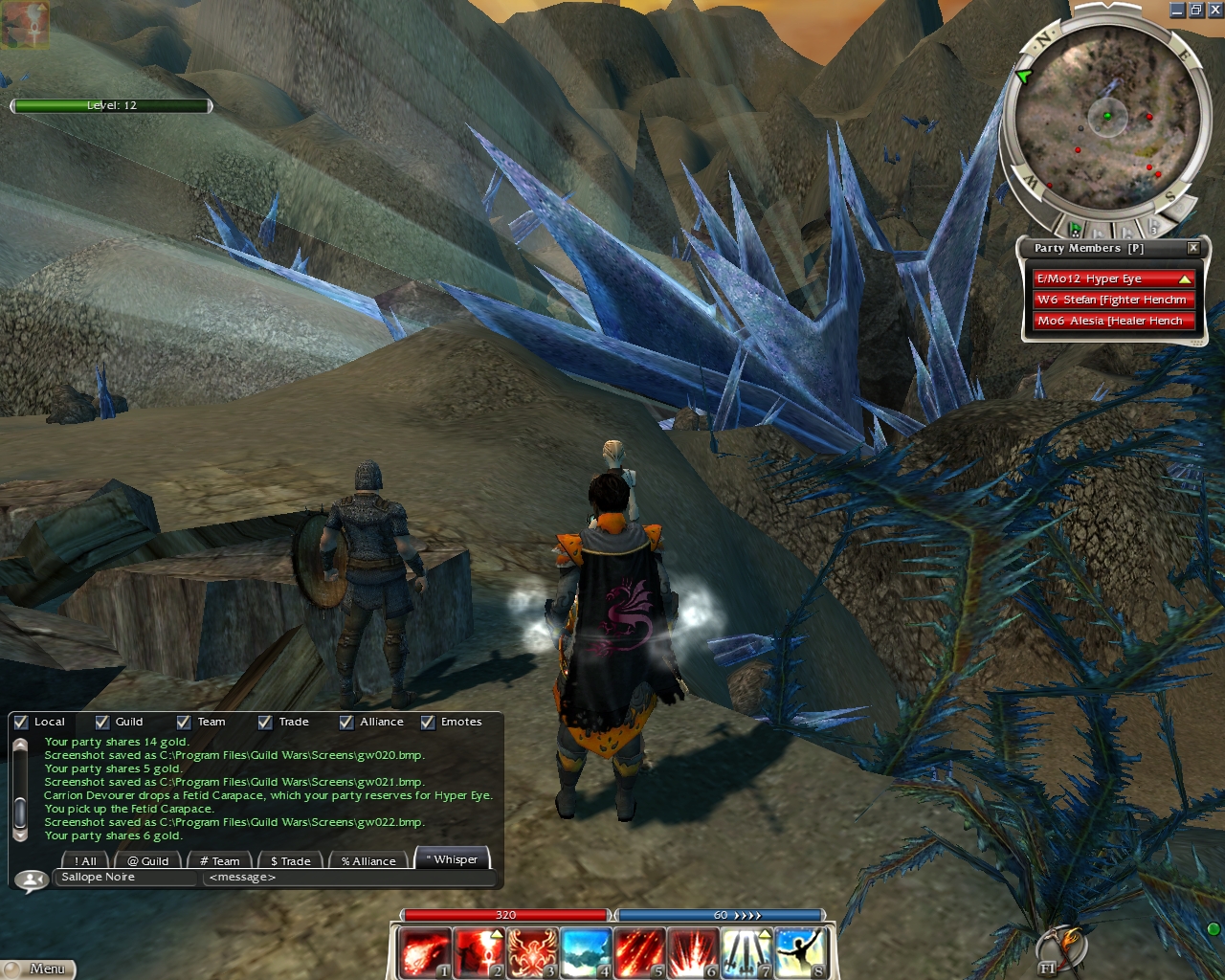This screenshot has height=980, width=1225.
Task: Open the Menu button
Action: [x=38, y=969]
